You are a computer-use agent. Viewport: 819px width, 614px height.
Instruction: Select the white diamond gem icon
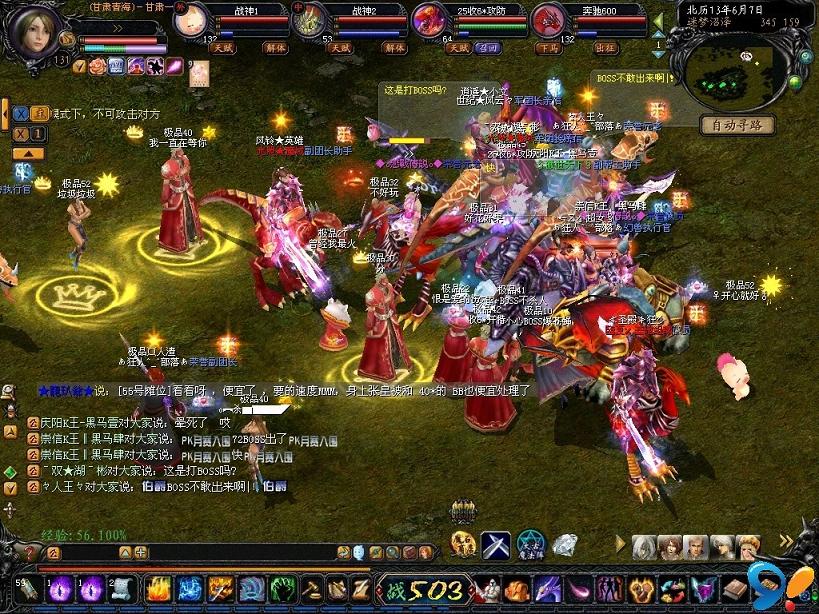pos(565,545)
